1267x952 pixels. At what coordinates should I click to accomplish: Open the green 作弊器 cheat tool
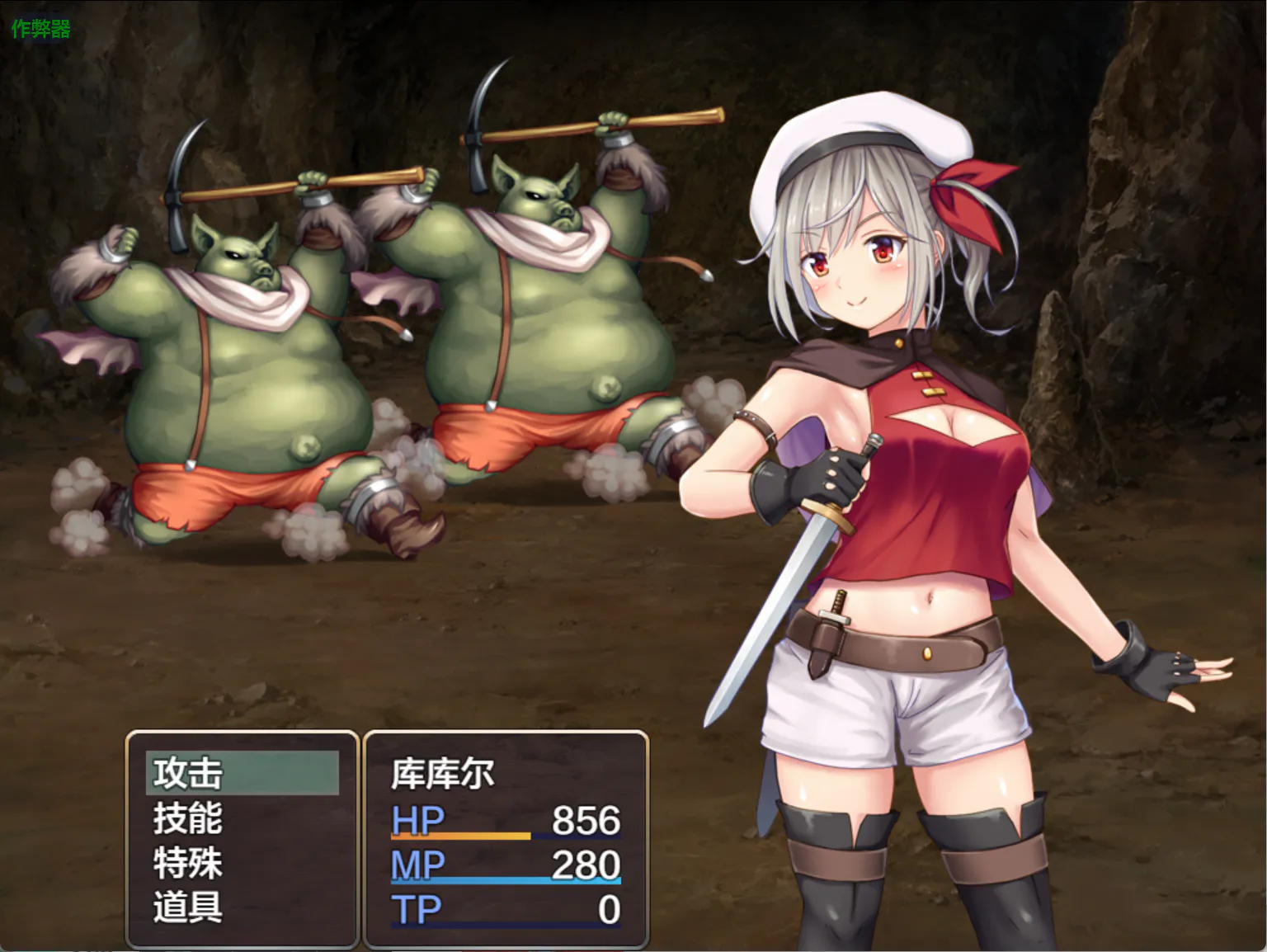pos(40,29)
